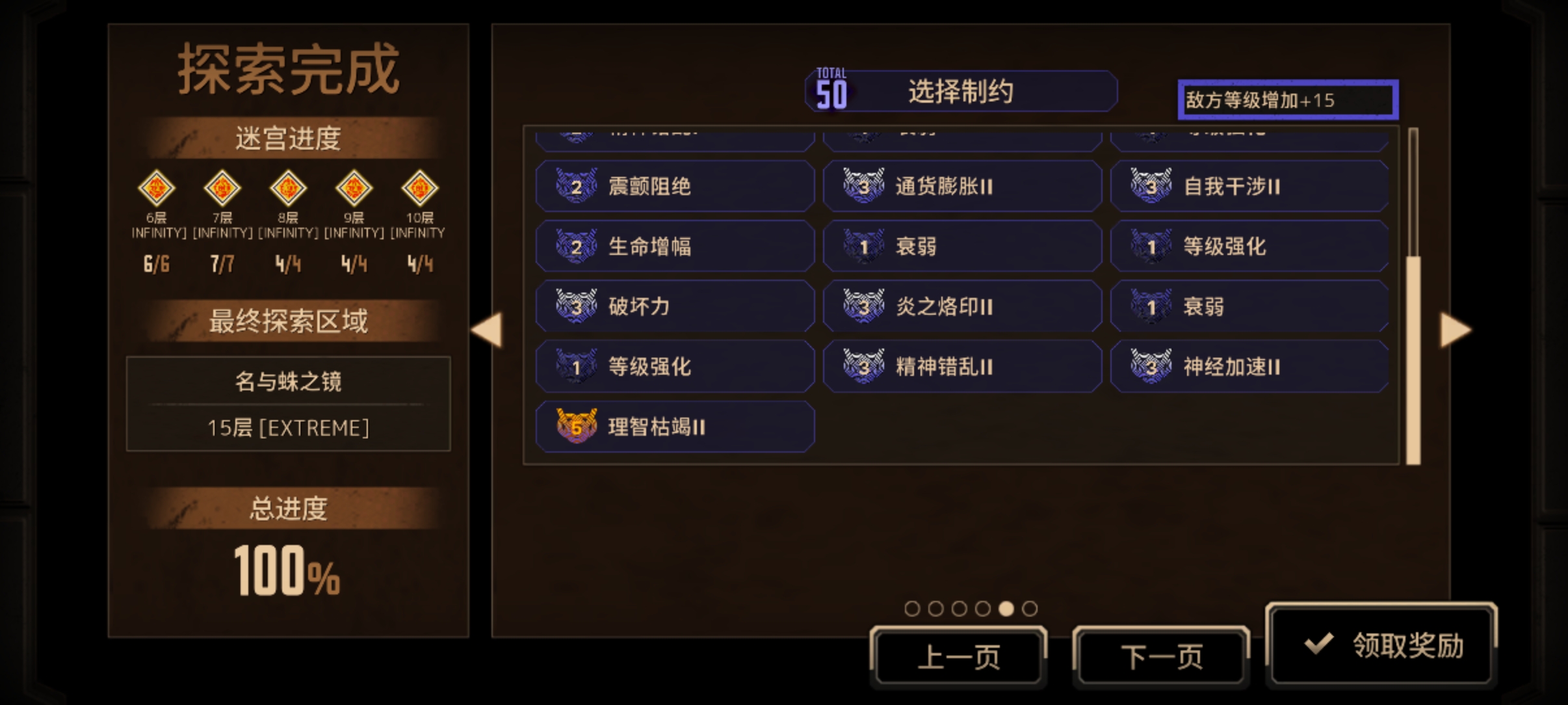Select the 自我干涉II constraint entry
Image resolution: width=1568 pixels, height=705 pixels.
[1251, 186]
